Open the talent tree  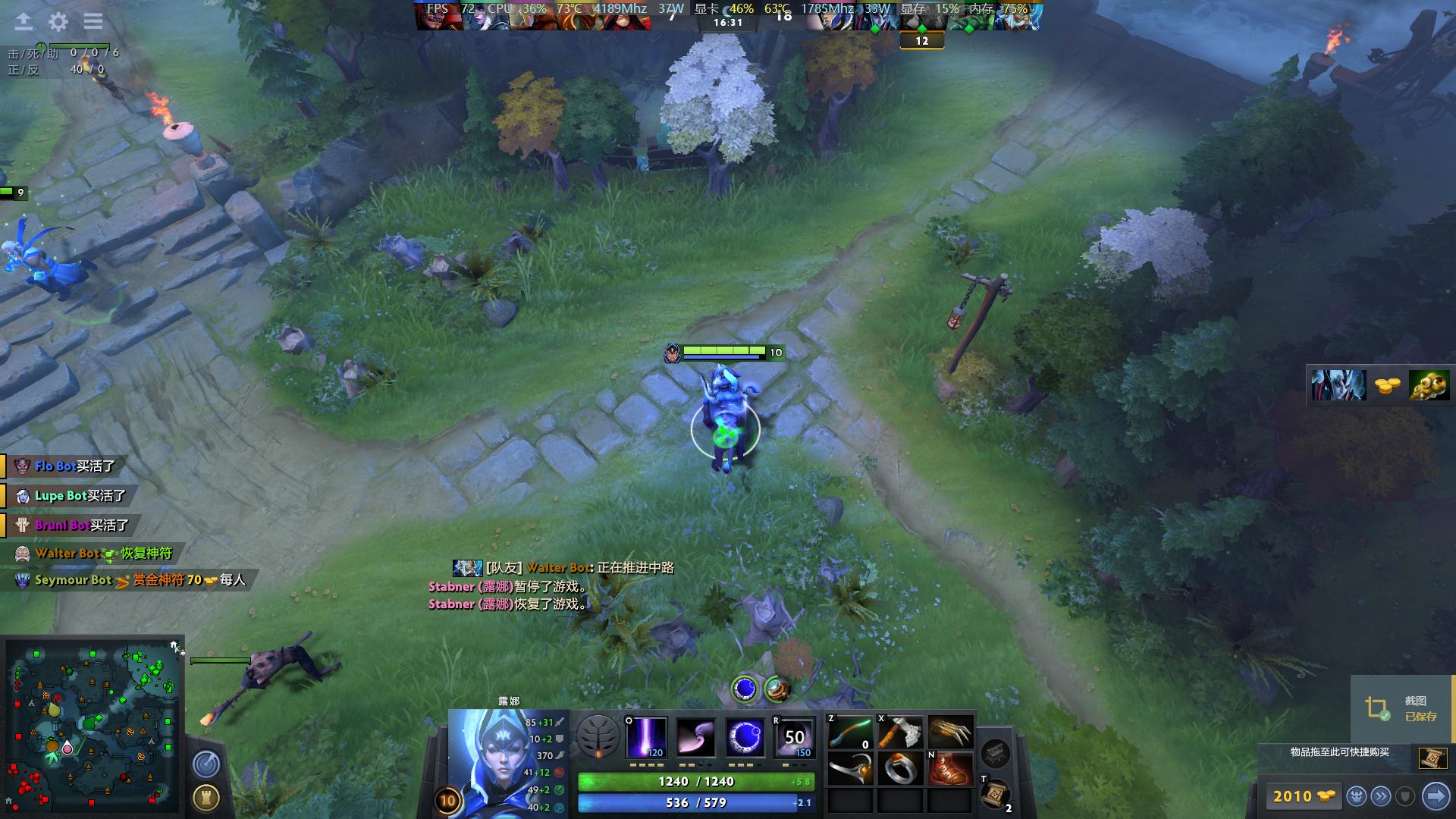(x=598, y=736)
